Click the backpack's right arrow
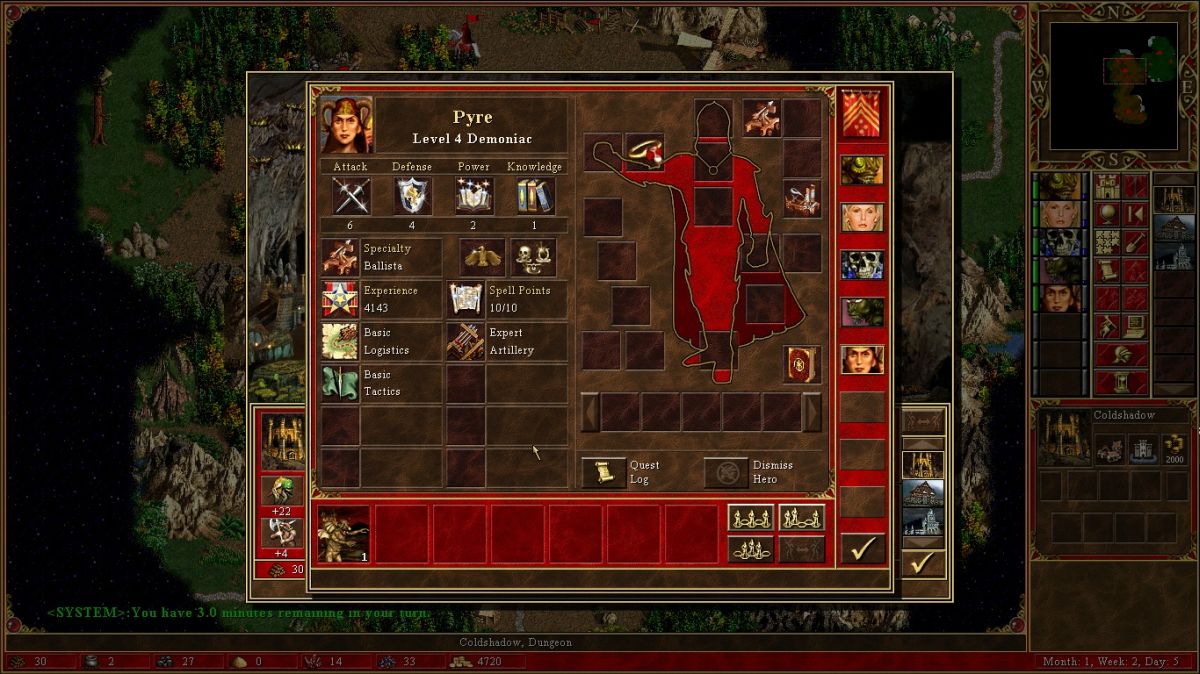This screenshot has width=1200, height=674. (812, 411)
